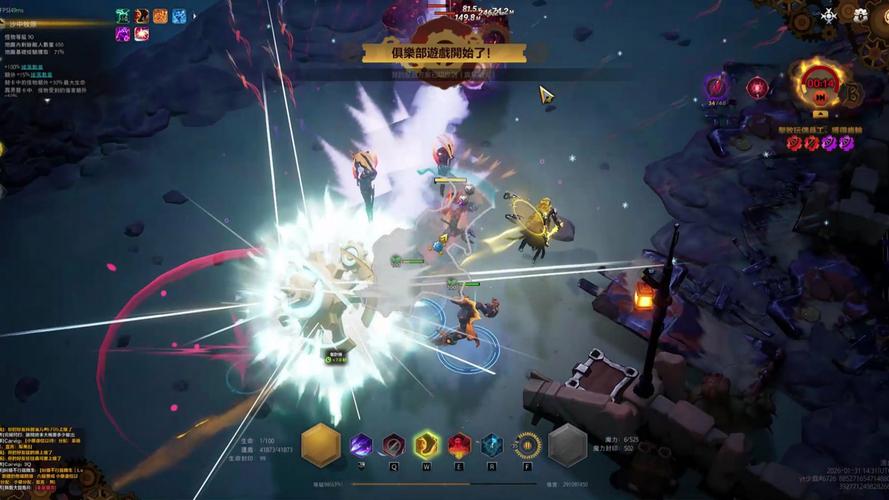Inspect the purple beast buff icon
This screenshot has width=889, height=500.
123,34
